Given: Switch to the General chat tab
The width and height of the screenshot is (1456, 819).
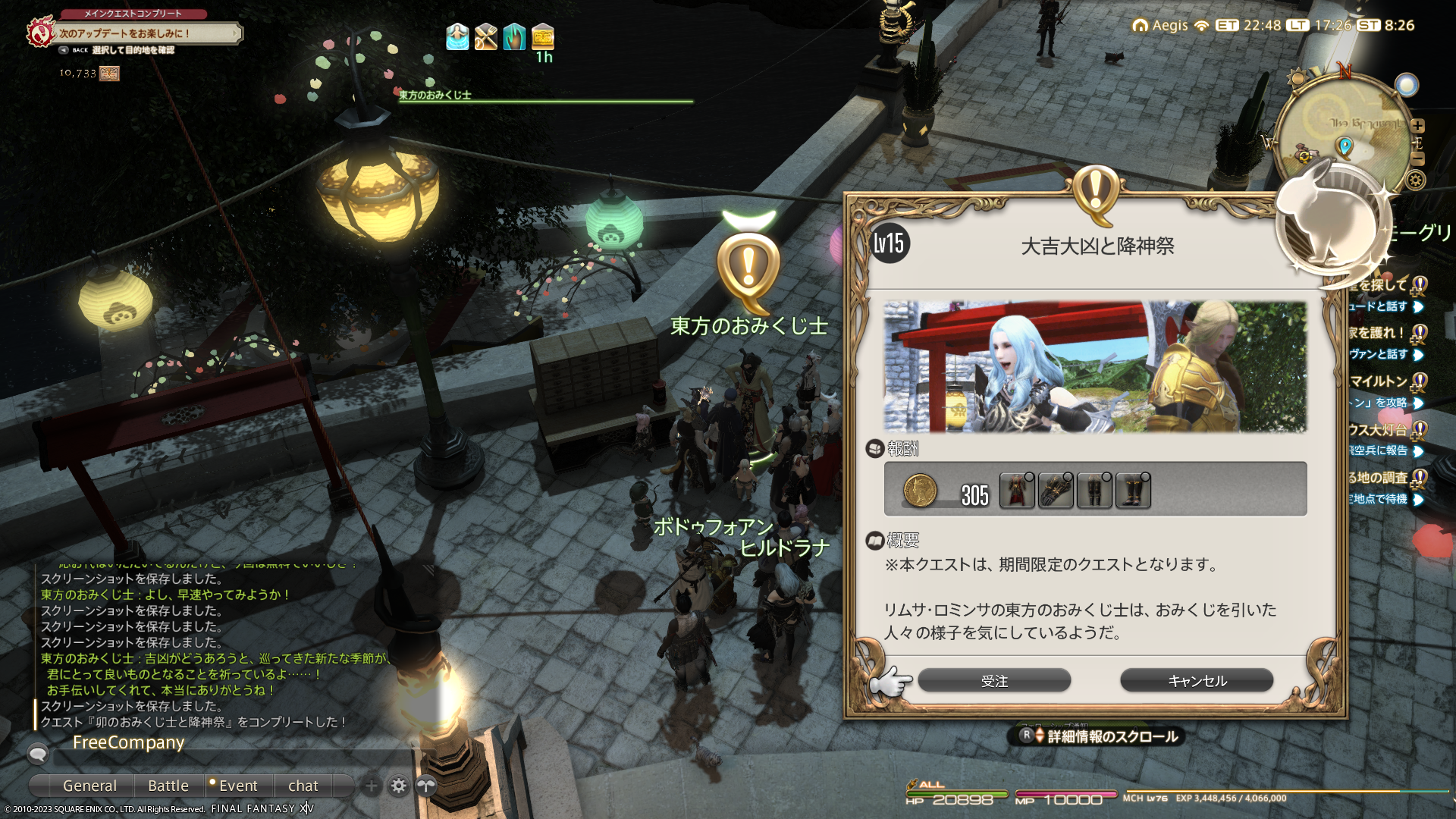Looking at the screenshot, I should pos(89,786).
